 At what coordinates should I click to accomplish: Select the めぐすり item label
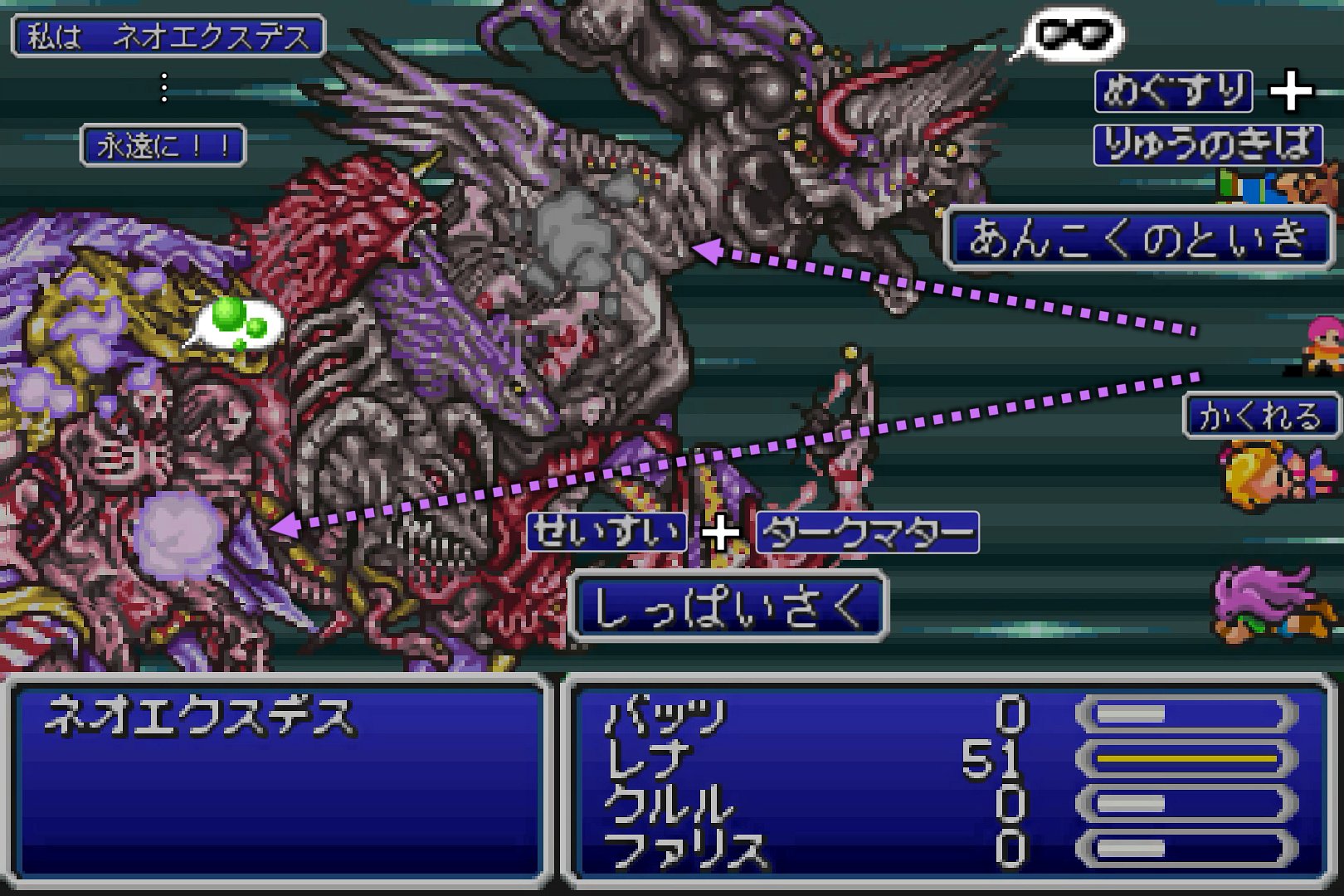tap(1174, 91)
